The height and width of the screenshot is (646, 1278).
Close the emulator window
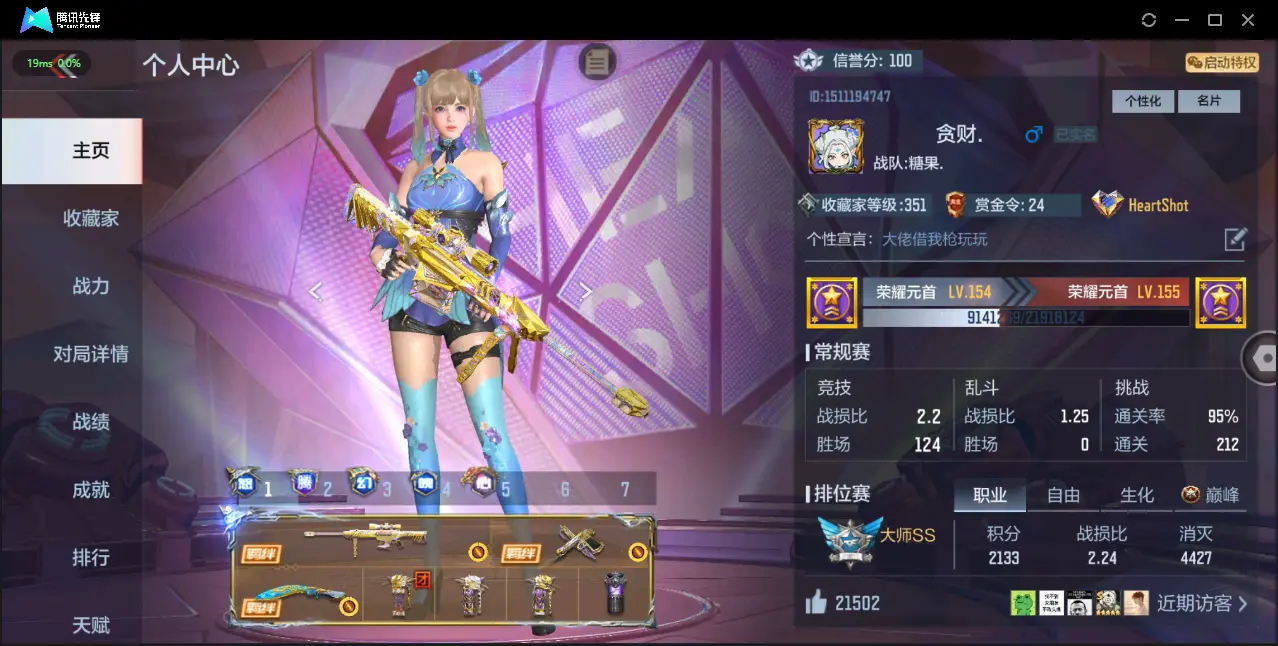pyautogui.click(x=1248, y=20)
